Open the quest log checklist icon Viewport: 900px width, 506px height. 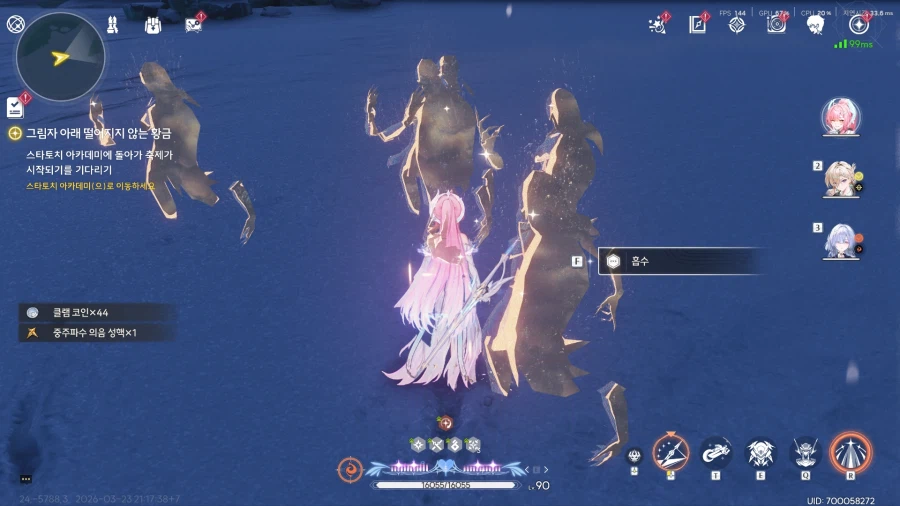(x=15, y=107)
